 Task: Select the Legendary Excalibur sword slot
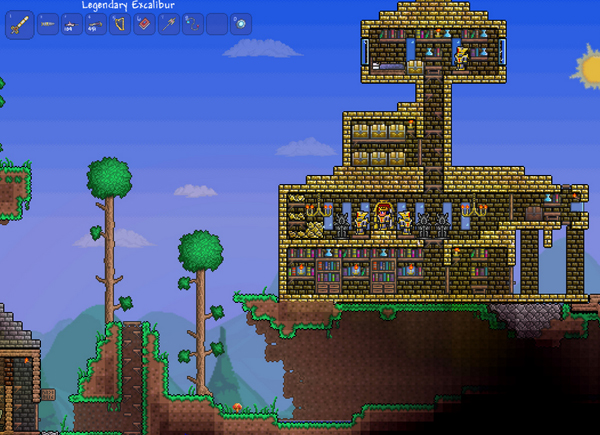click(20, 24)
